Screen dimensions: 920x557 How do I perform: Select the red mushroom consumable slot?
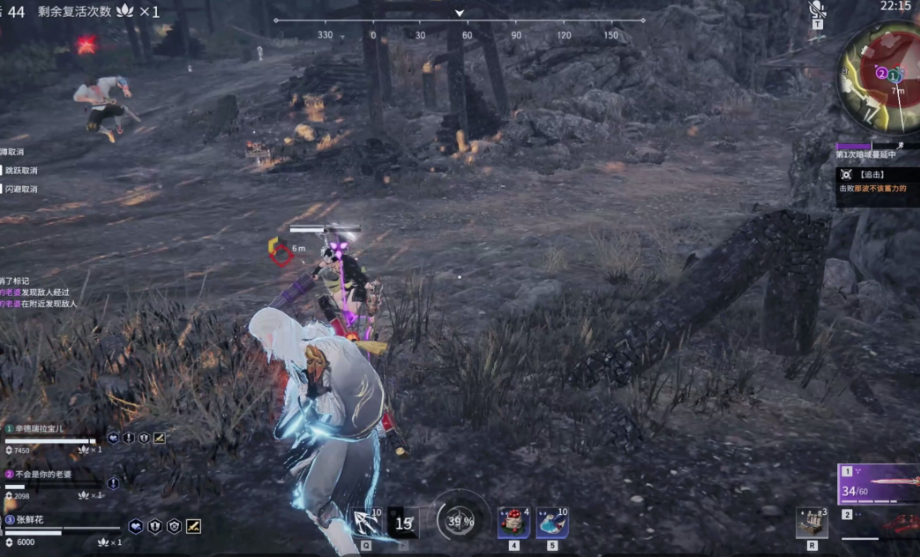point(514,522)
